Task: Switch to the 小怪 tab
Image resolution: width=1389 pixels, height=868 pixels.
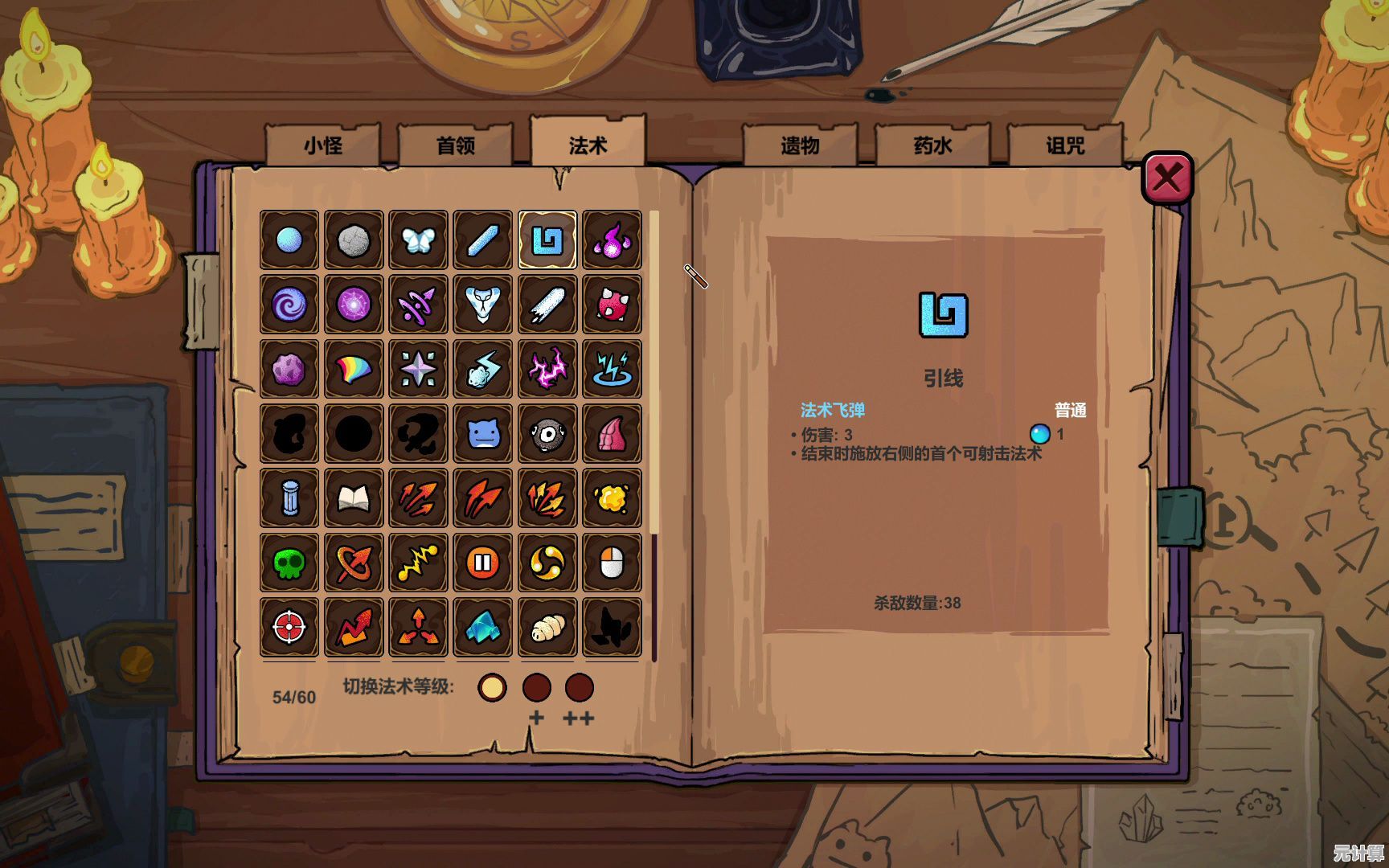Action: (322, 145)
